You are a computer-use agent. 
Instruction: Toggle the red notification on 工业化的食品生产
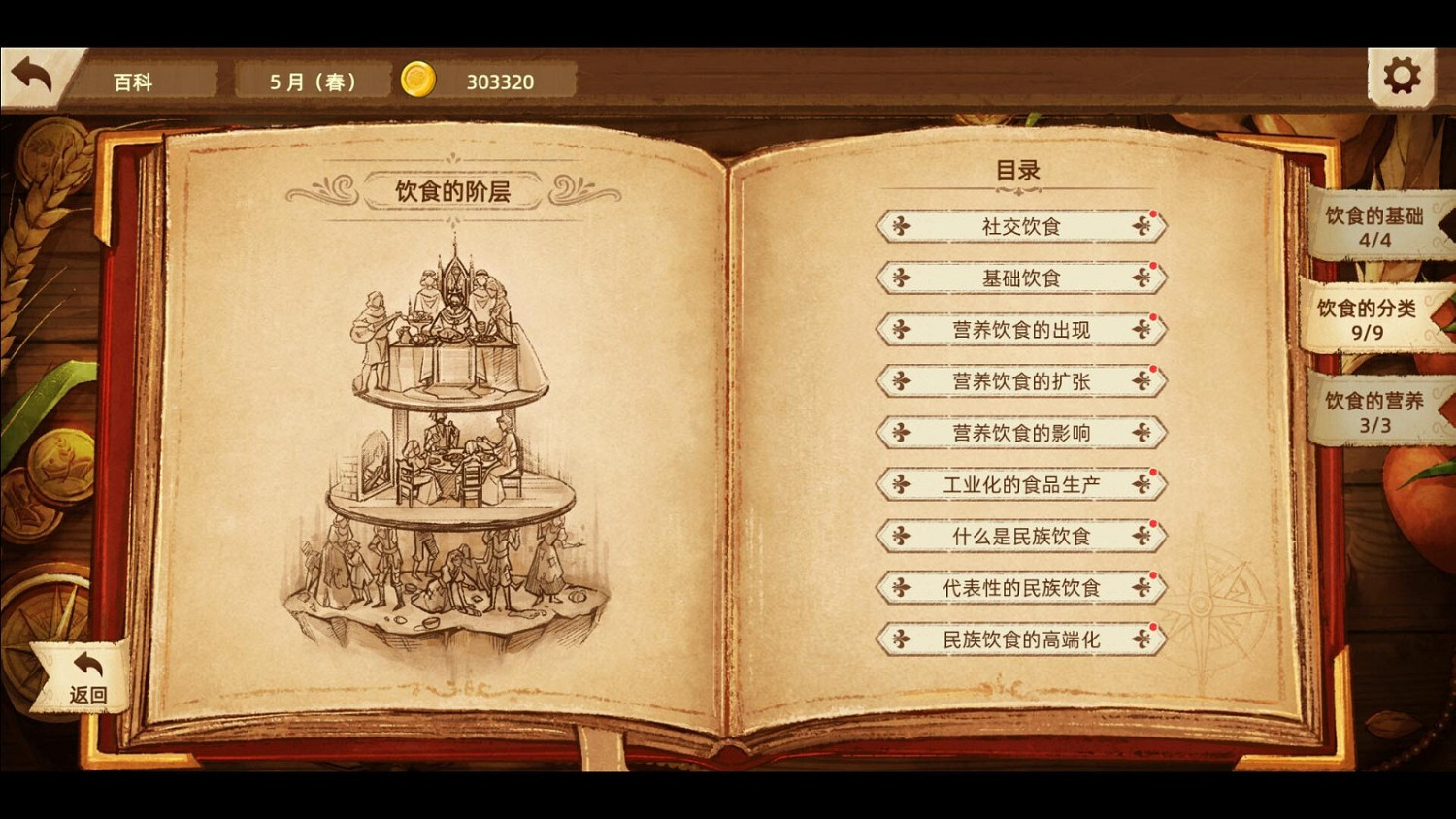coord(1155,471)
